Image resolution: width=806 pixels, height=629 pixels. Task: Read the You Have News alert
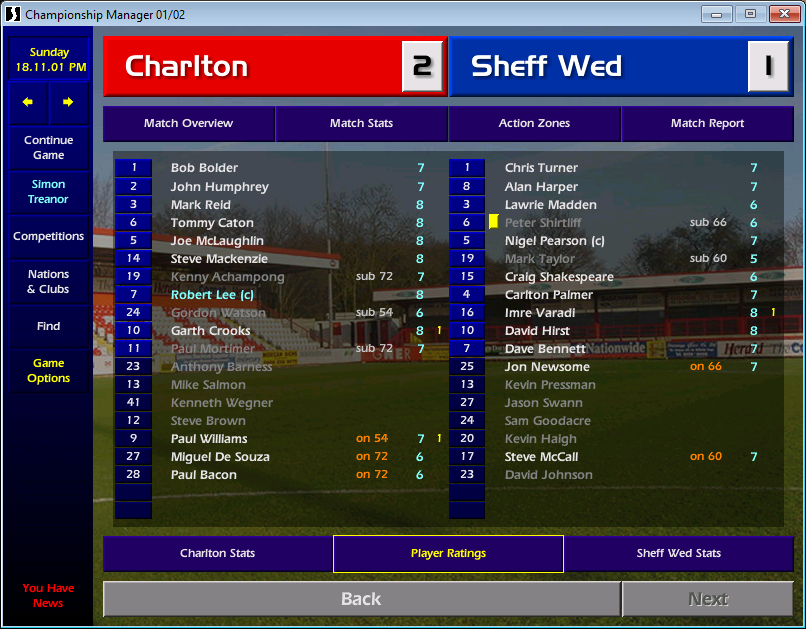click(x=48, y=595)
